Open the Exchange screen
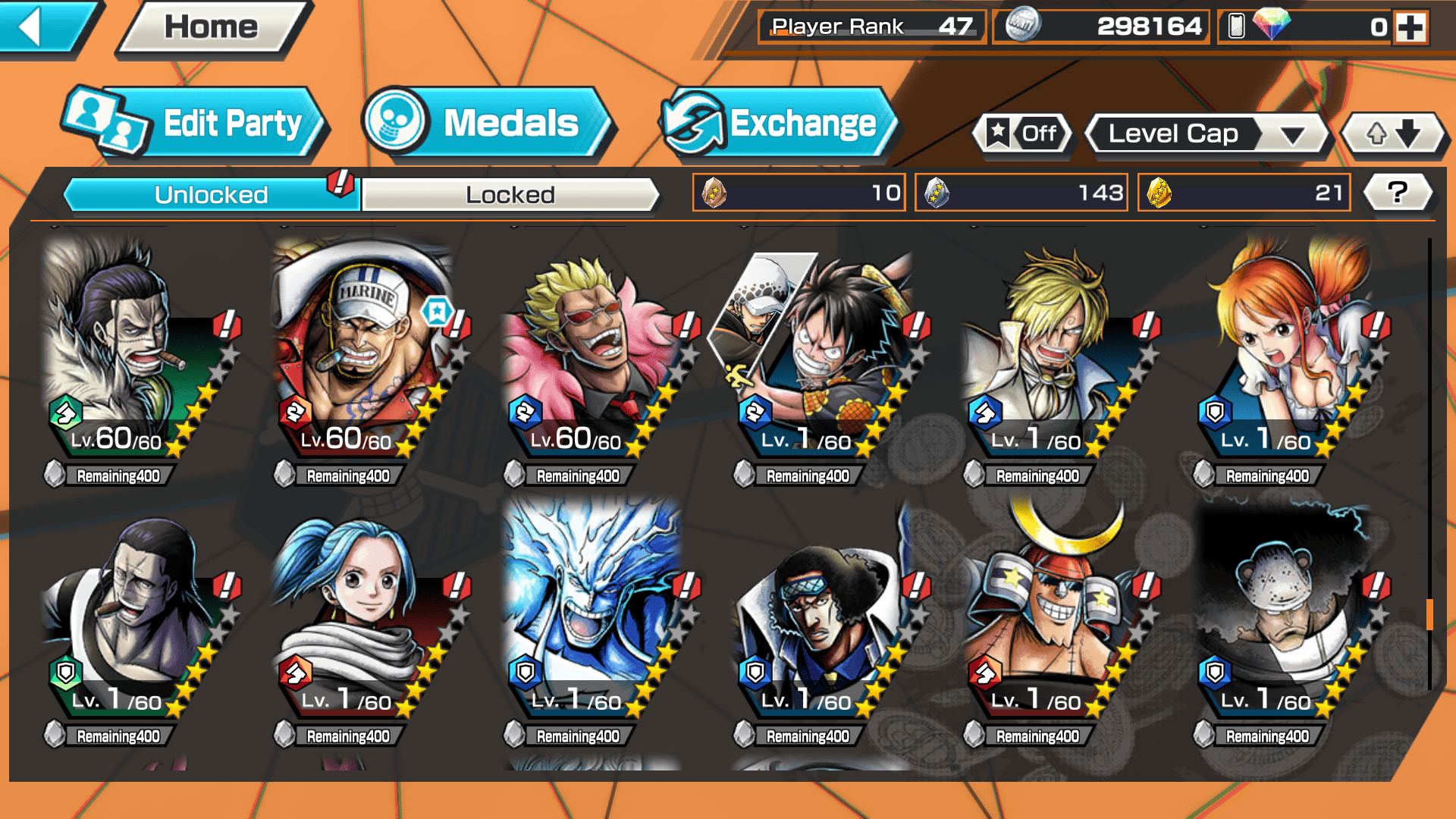This screenshot has width=1456, height=819. [x=777, y=124]
